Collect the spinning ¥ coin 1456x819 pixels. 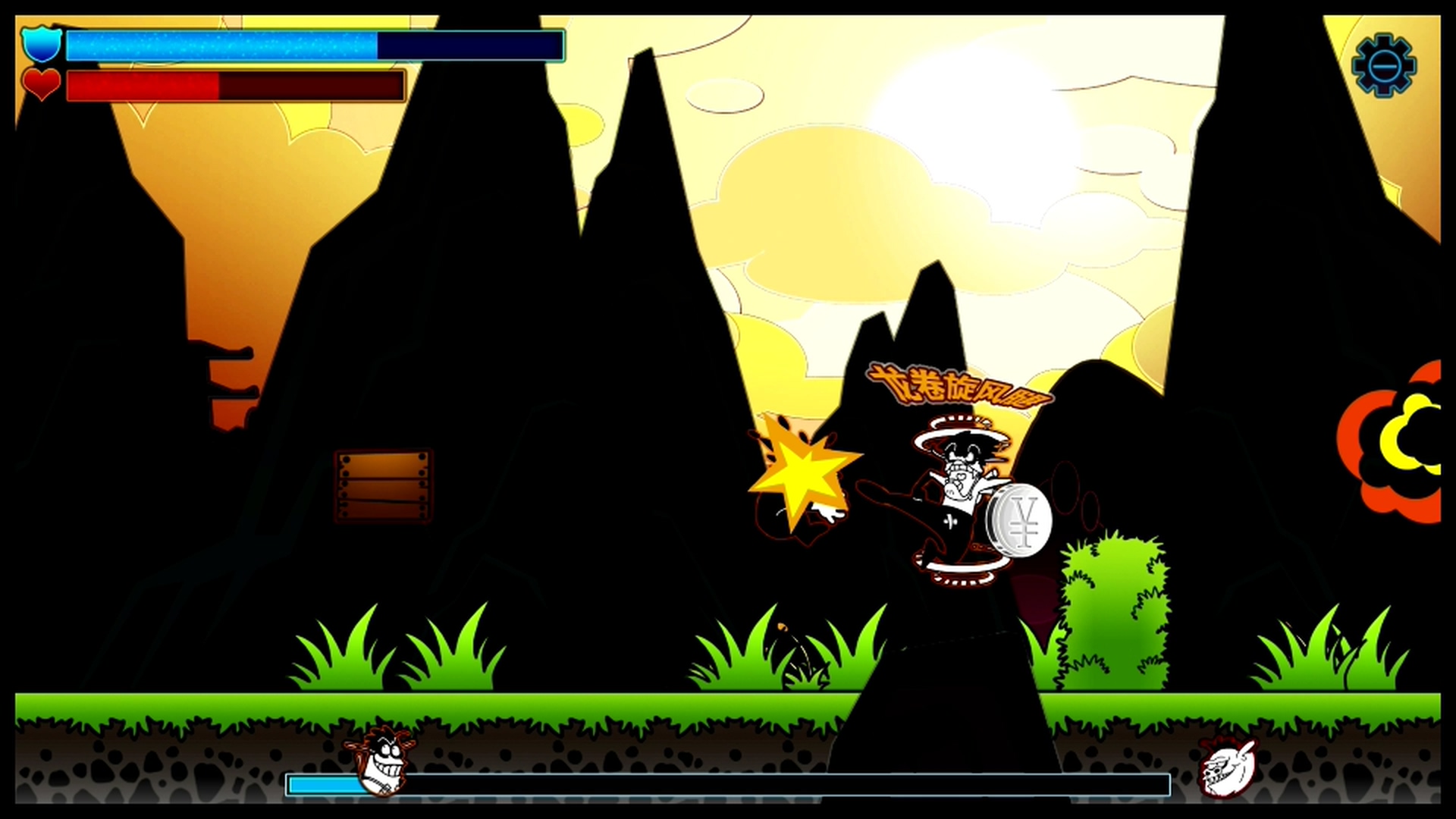point(1018,523)
